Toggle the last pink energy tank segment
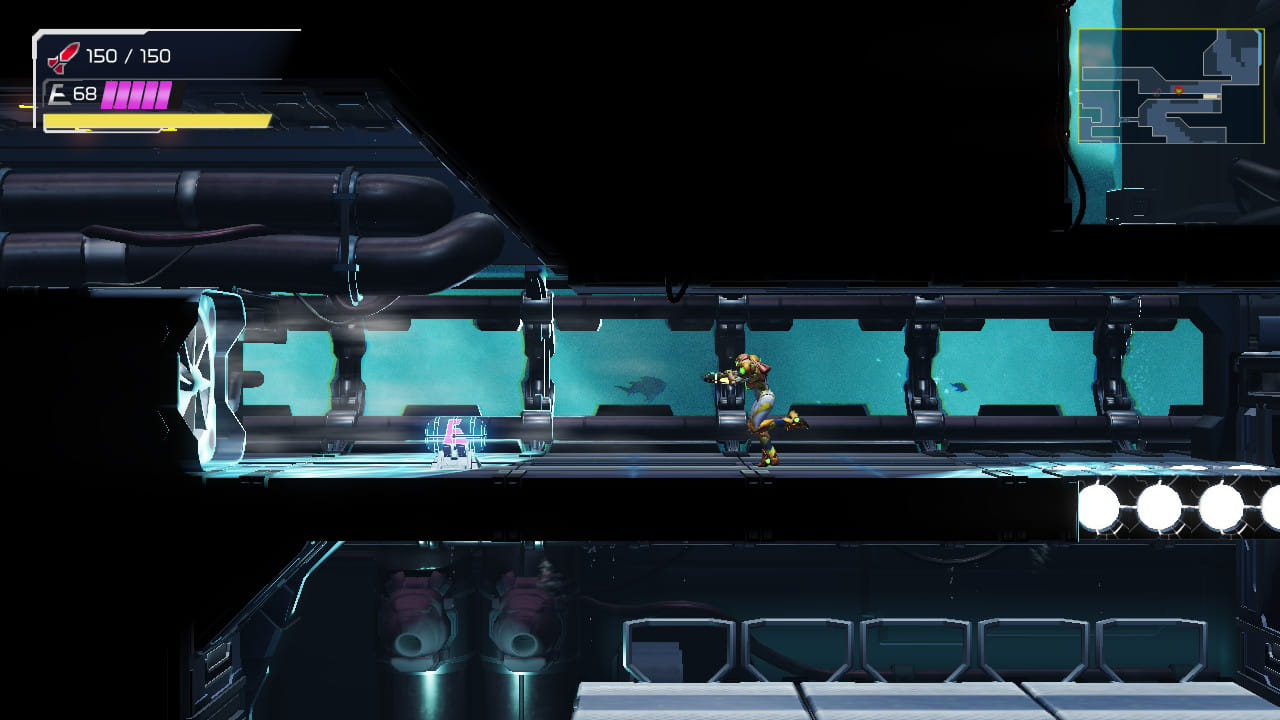 tap(163, 93)
